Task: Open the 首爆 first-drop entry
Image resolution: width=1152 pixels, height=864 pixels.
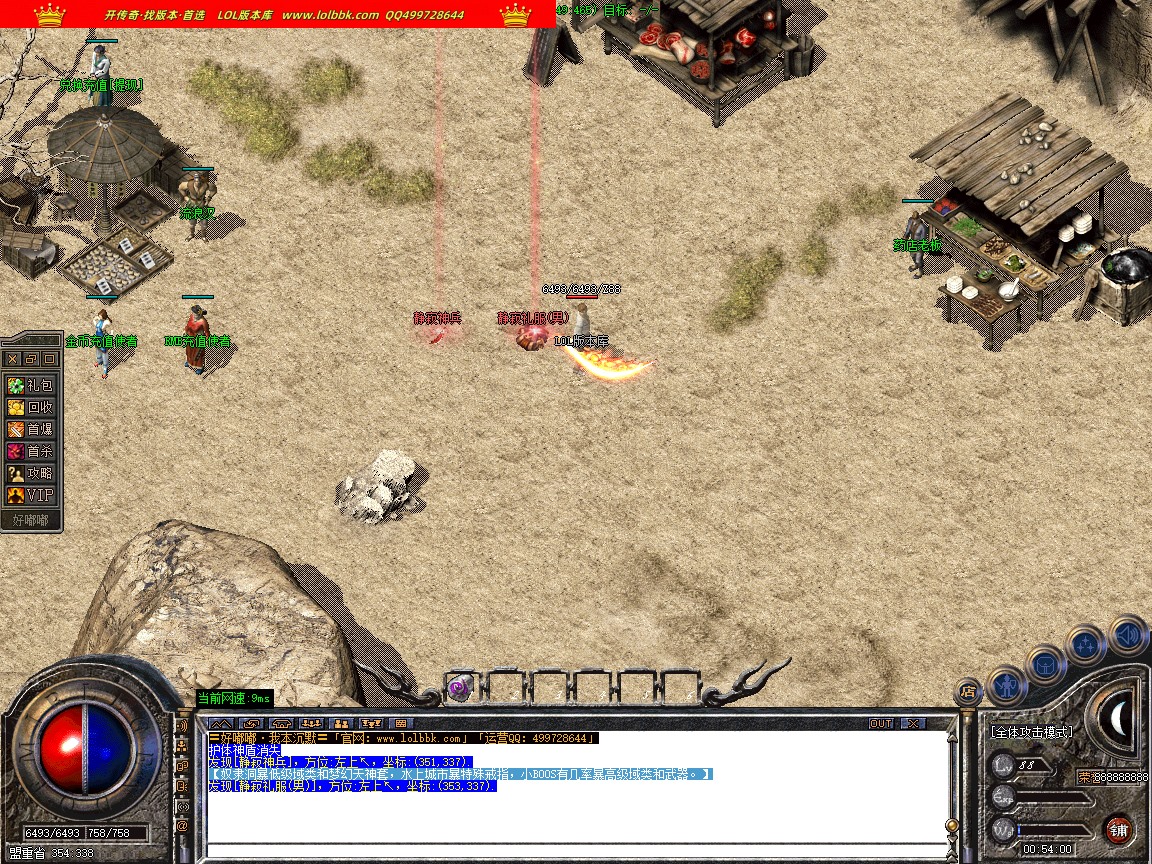Action: pyautogui.click(x=31, y=429)
